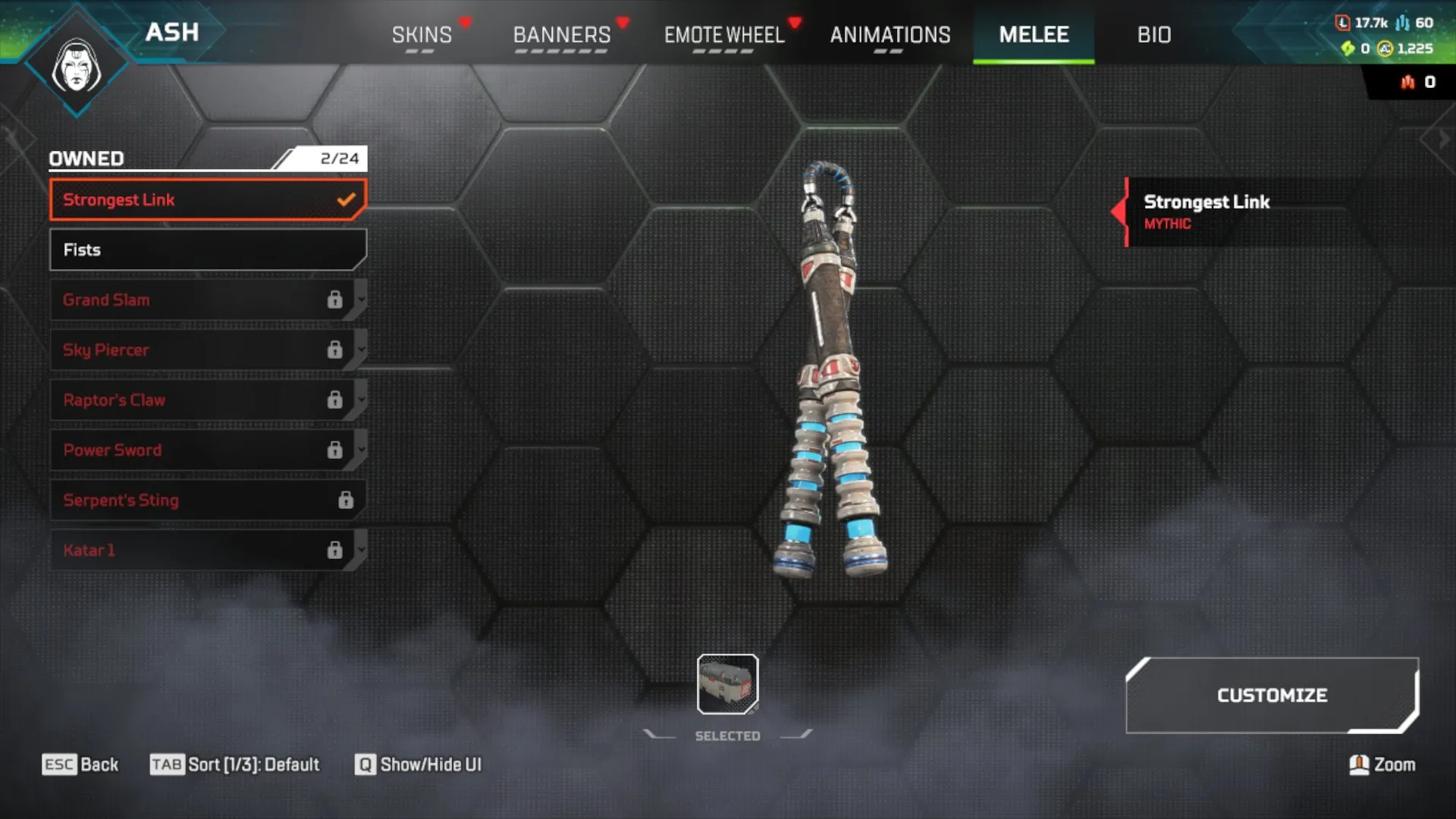
Task: Switch to the Skins tab
Action: pyautogui.click(x=422, y=35)
